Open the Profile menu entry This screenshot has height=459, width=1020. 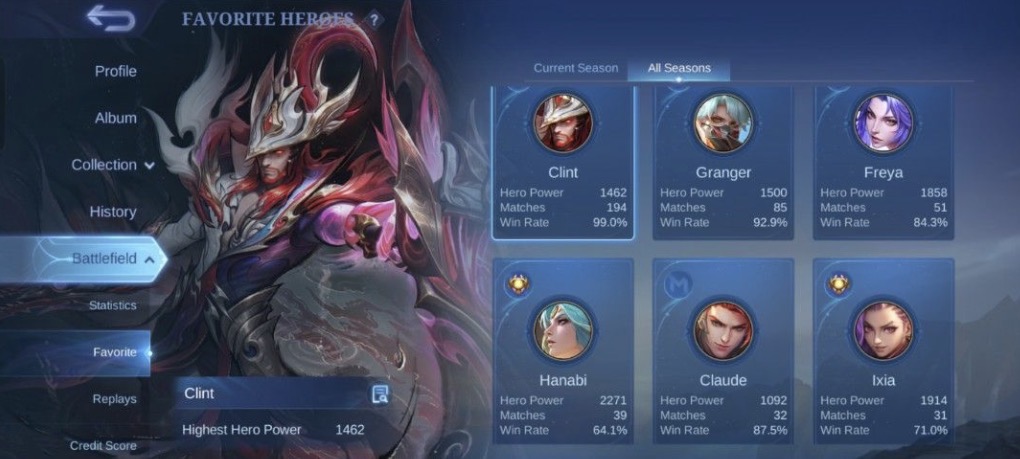click(x=115, y=71)
